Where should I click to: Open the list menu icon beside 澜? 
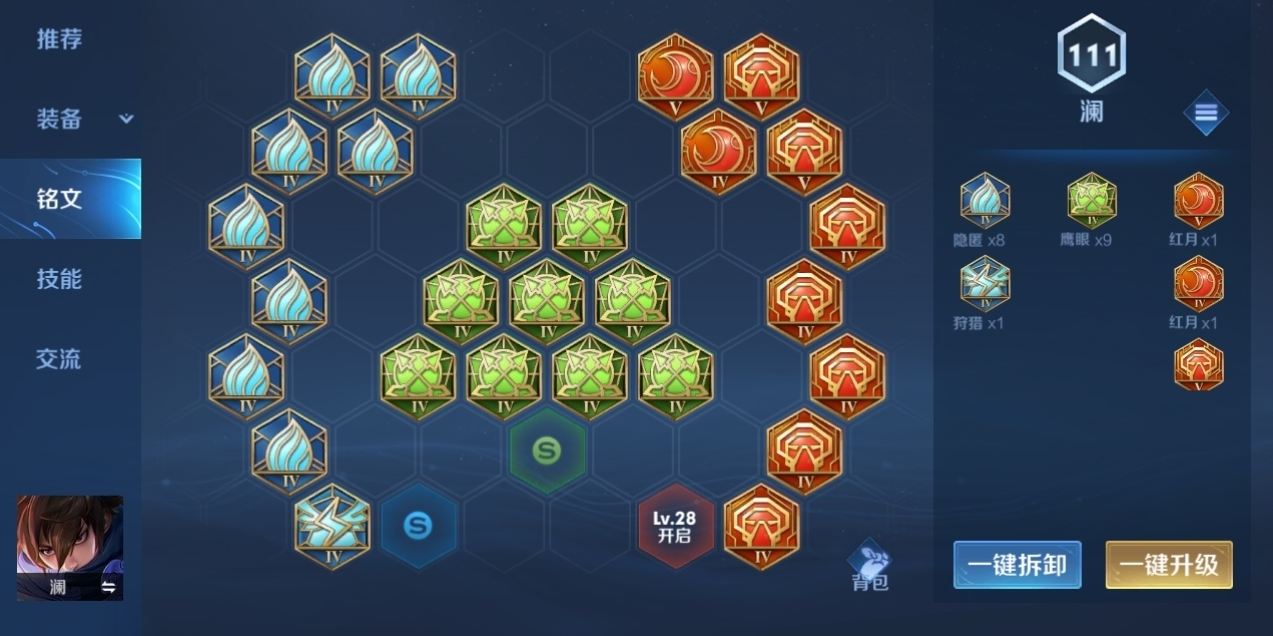click(x=1205, y=113)
